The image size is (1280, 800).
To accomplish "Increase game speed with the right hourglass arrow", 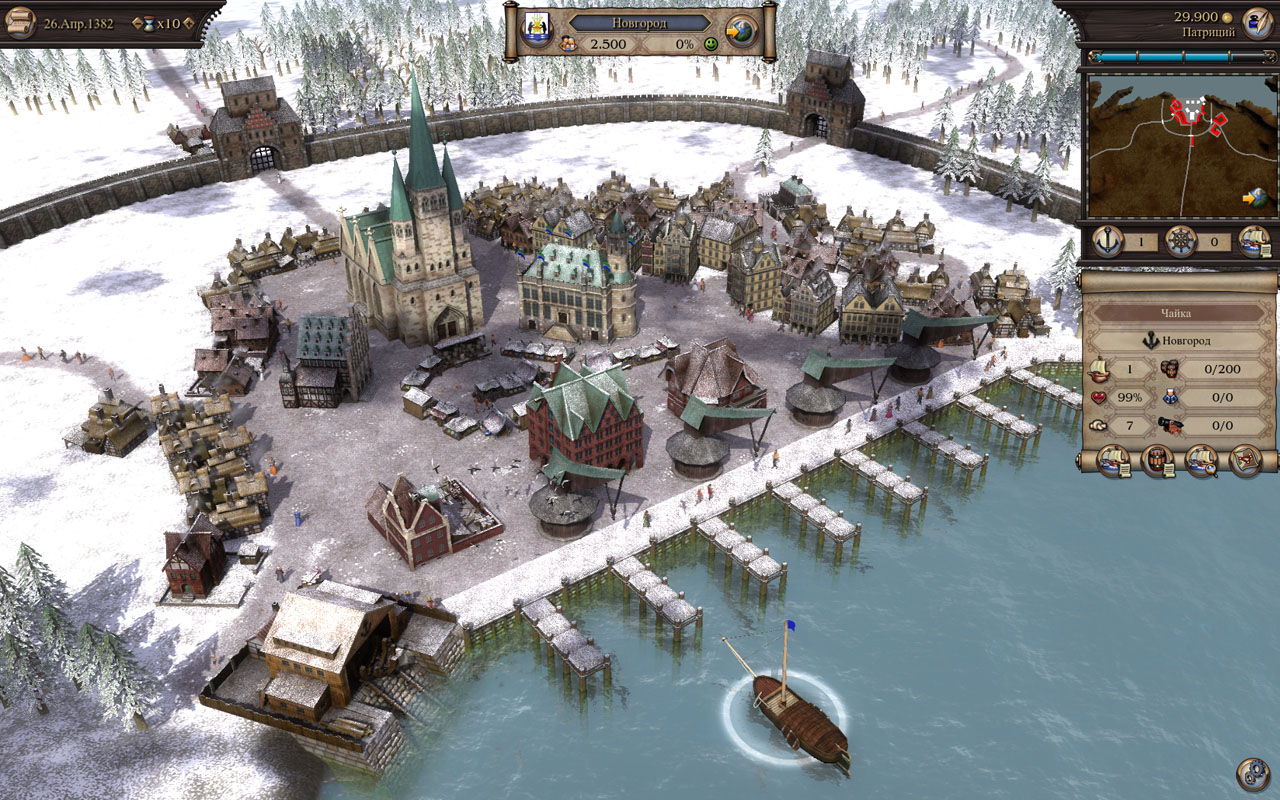I will coord(187,22).
